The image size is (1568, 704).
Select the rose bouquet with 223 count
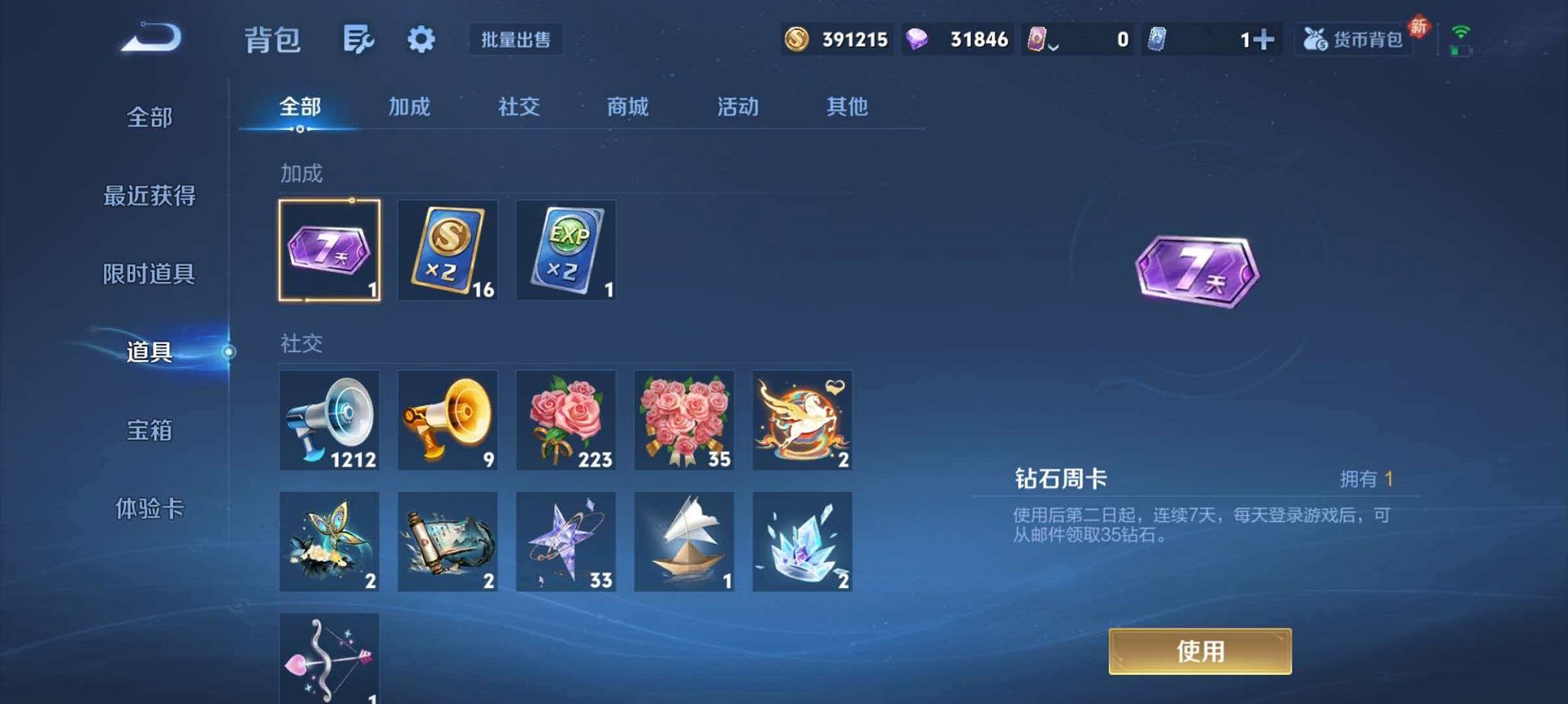(566, 420)
